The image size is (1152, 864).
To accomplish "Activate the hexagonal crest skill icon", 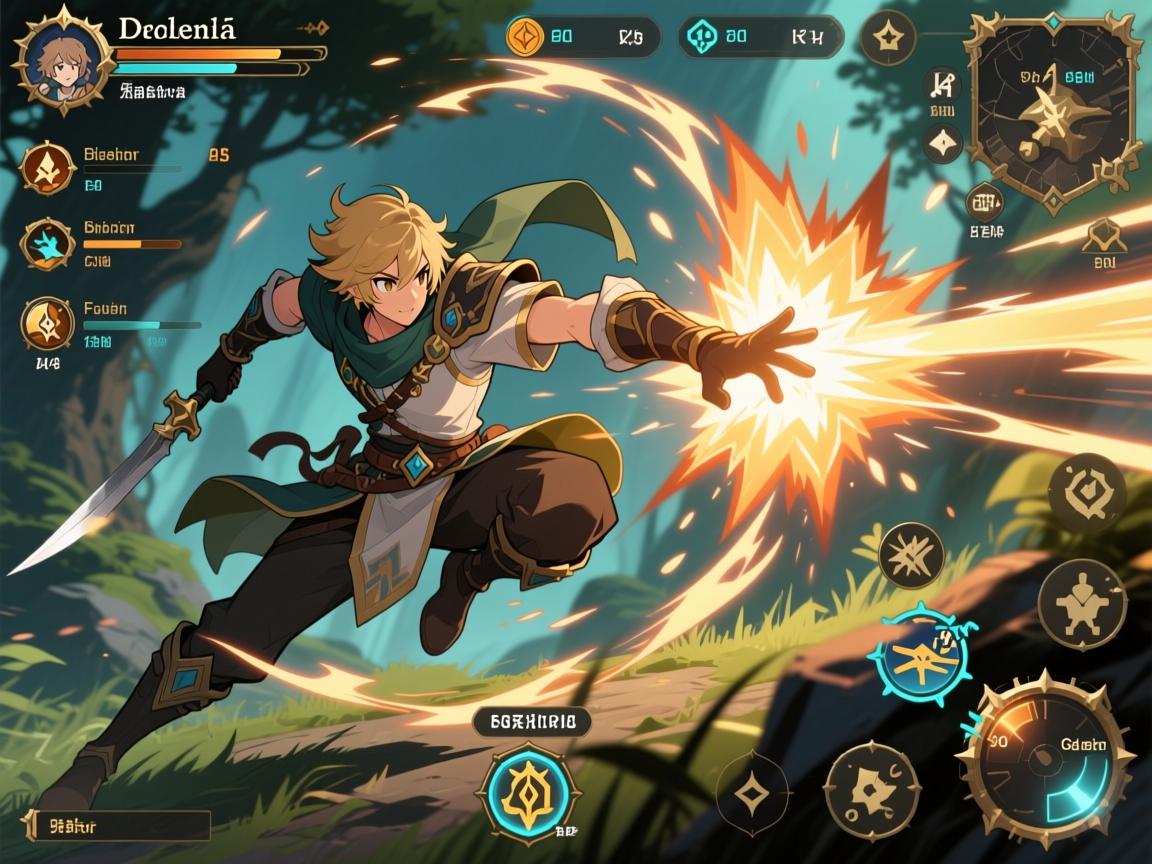I will [x=1087, y=493].
